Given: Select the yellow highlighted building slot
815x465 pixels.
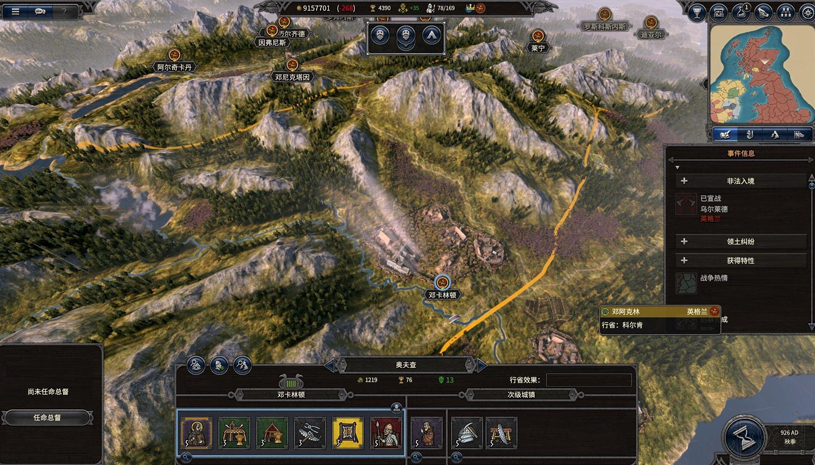Looking at the screenshot, I should (347, 432).
